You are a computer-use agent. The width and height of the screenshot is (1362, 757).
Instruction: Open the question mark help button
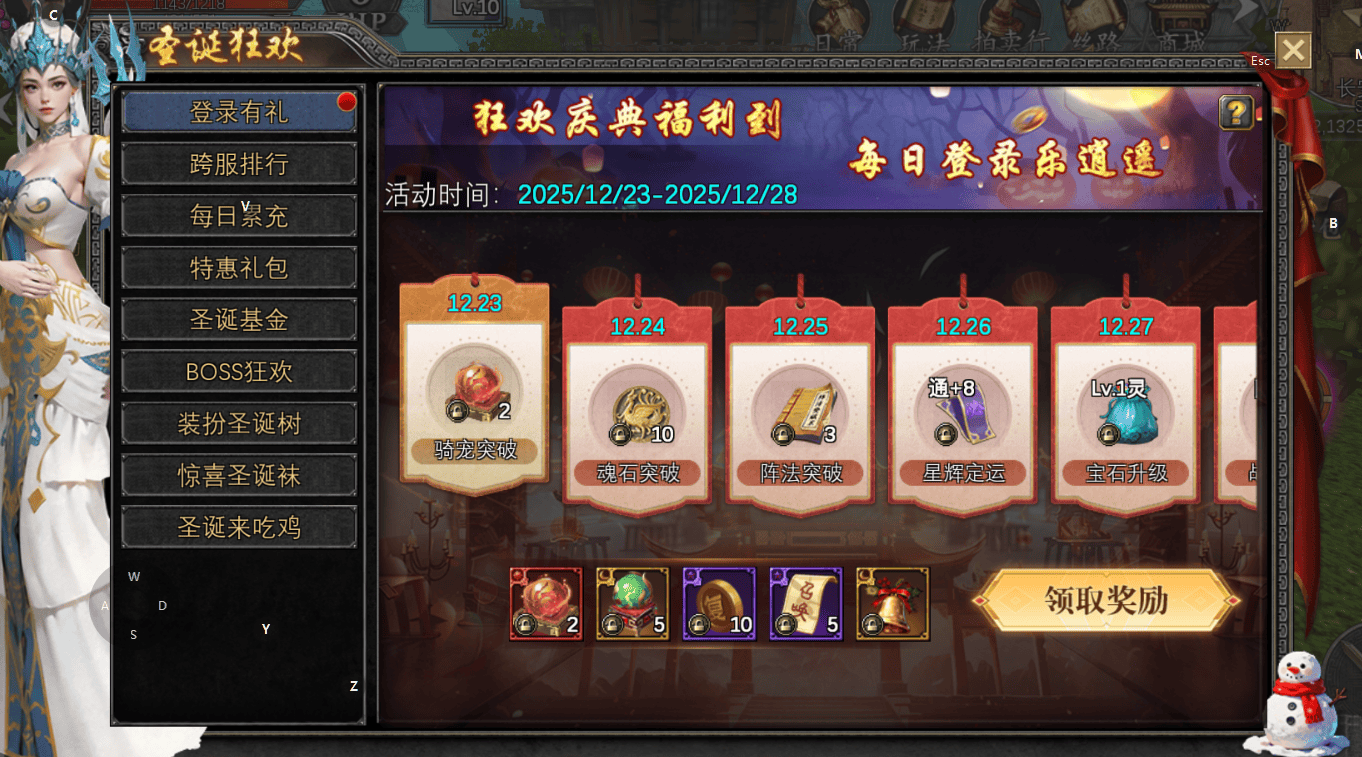pos(1236,112)
